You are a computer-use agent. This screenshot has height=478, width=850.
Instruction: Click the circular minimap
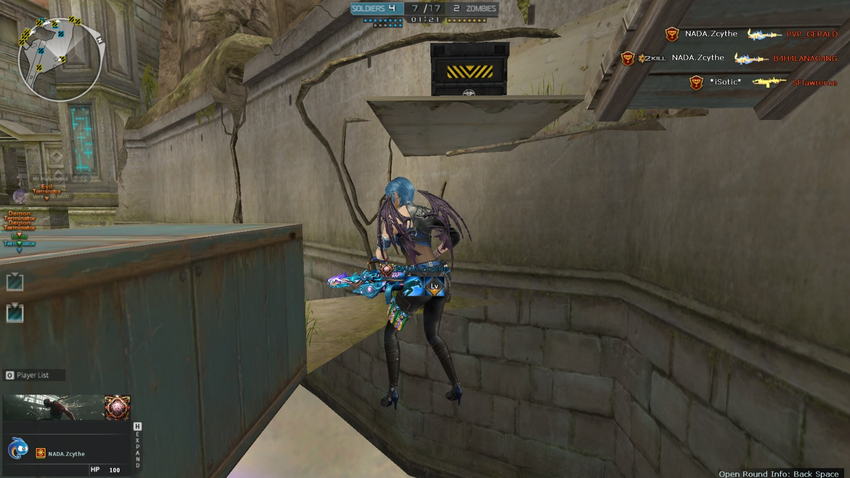60,60
